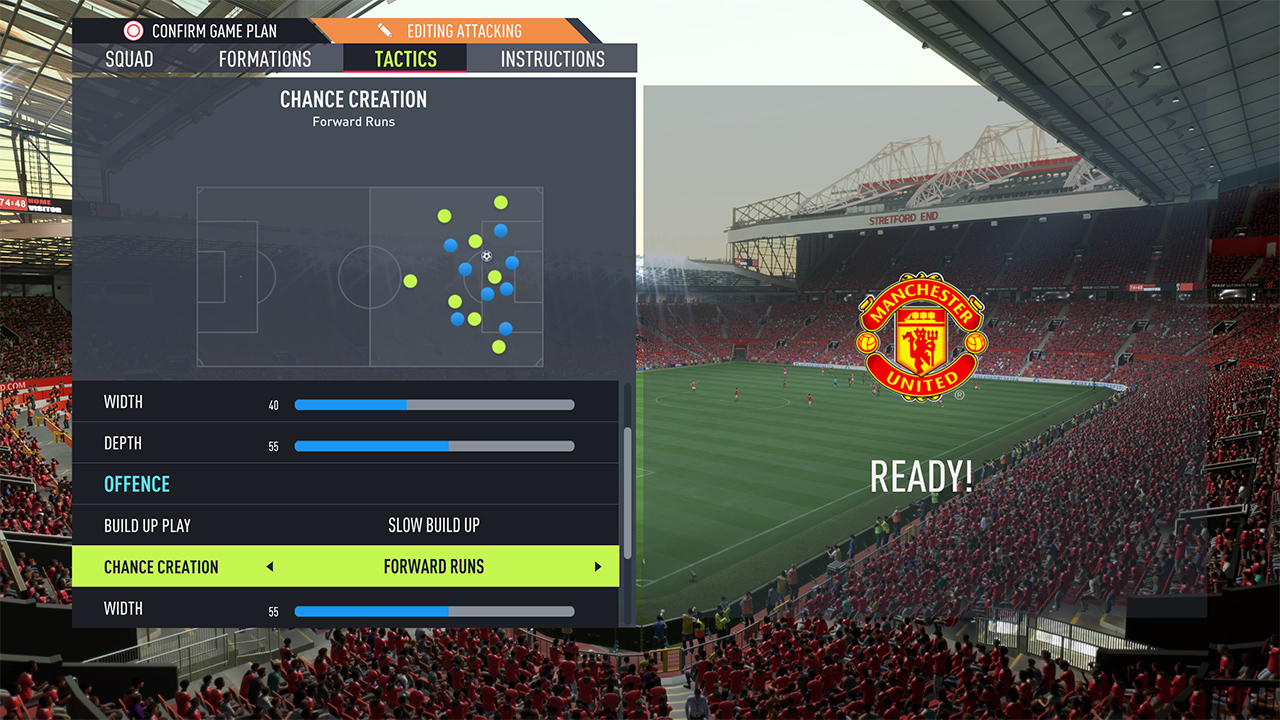Cycle Chance Creation to the next option

tap(598, 567)
